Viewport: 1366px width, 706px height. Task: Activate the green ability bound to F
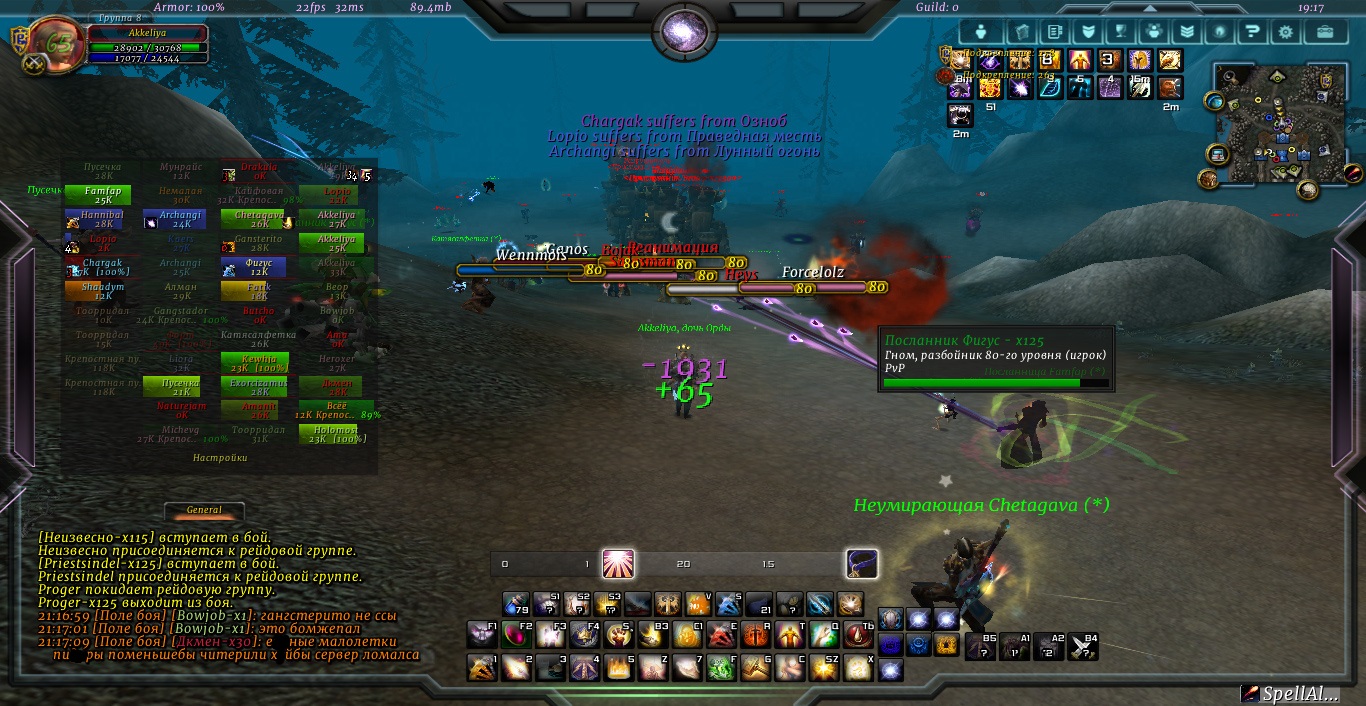point(722,667)
